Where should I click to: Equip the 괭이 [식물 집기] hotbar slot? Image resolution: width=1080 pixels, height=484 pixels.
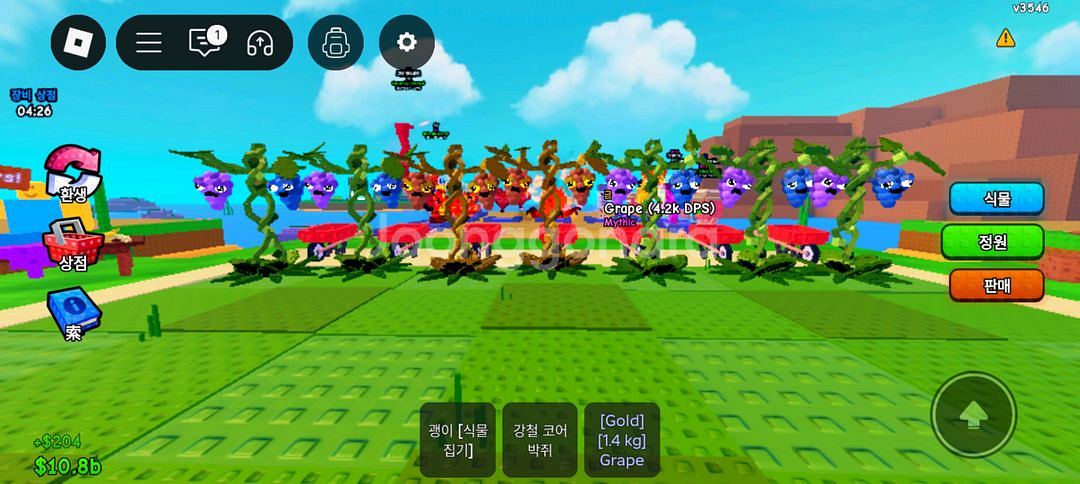pyautogui.click(x=457, y=440)
